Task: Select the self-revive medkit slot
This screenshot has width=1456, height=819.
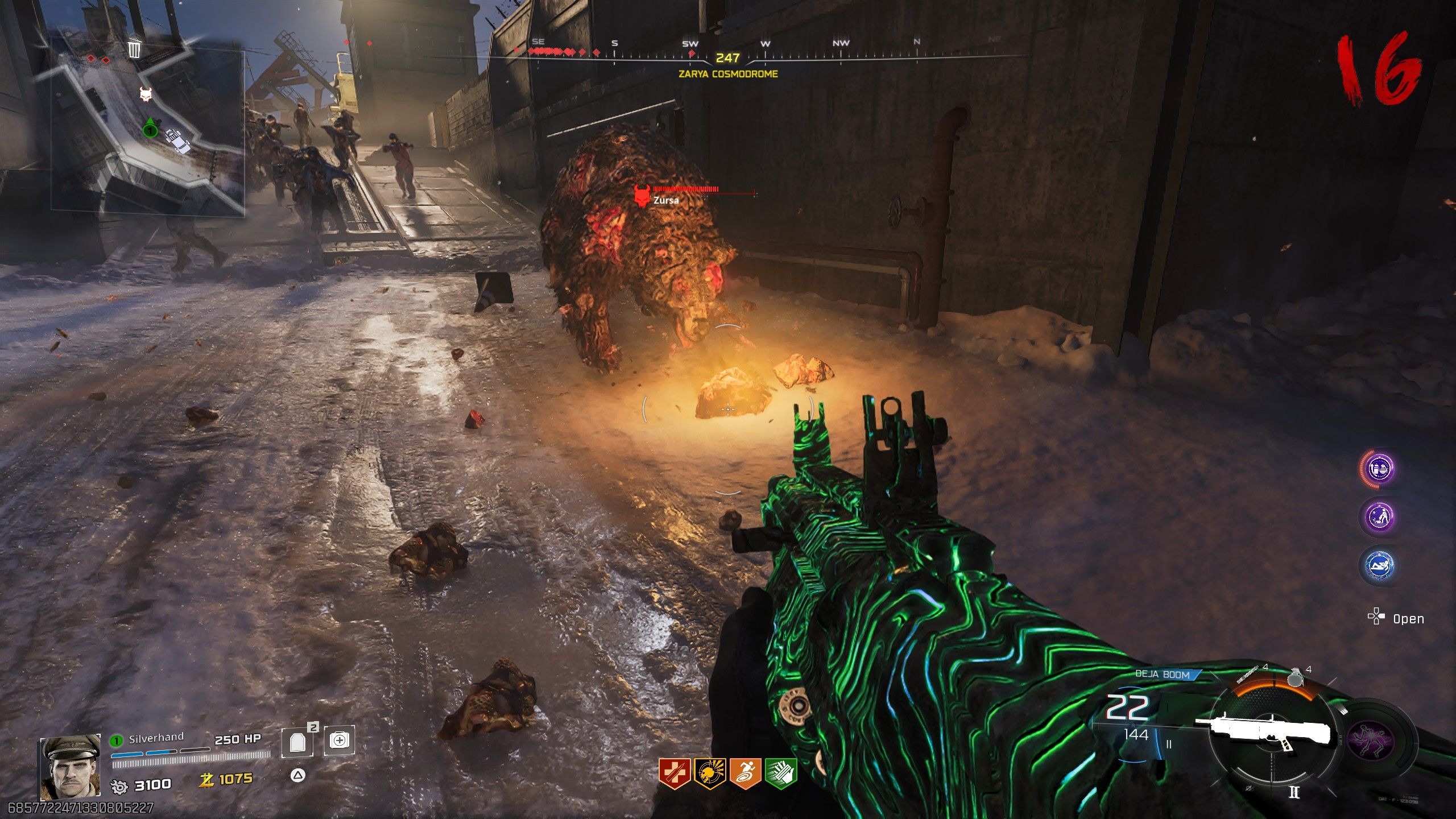Action: 339,741
